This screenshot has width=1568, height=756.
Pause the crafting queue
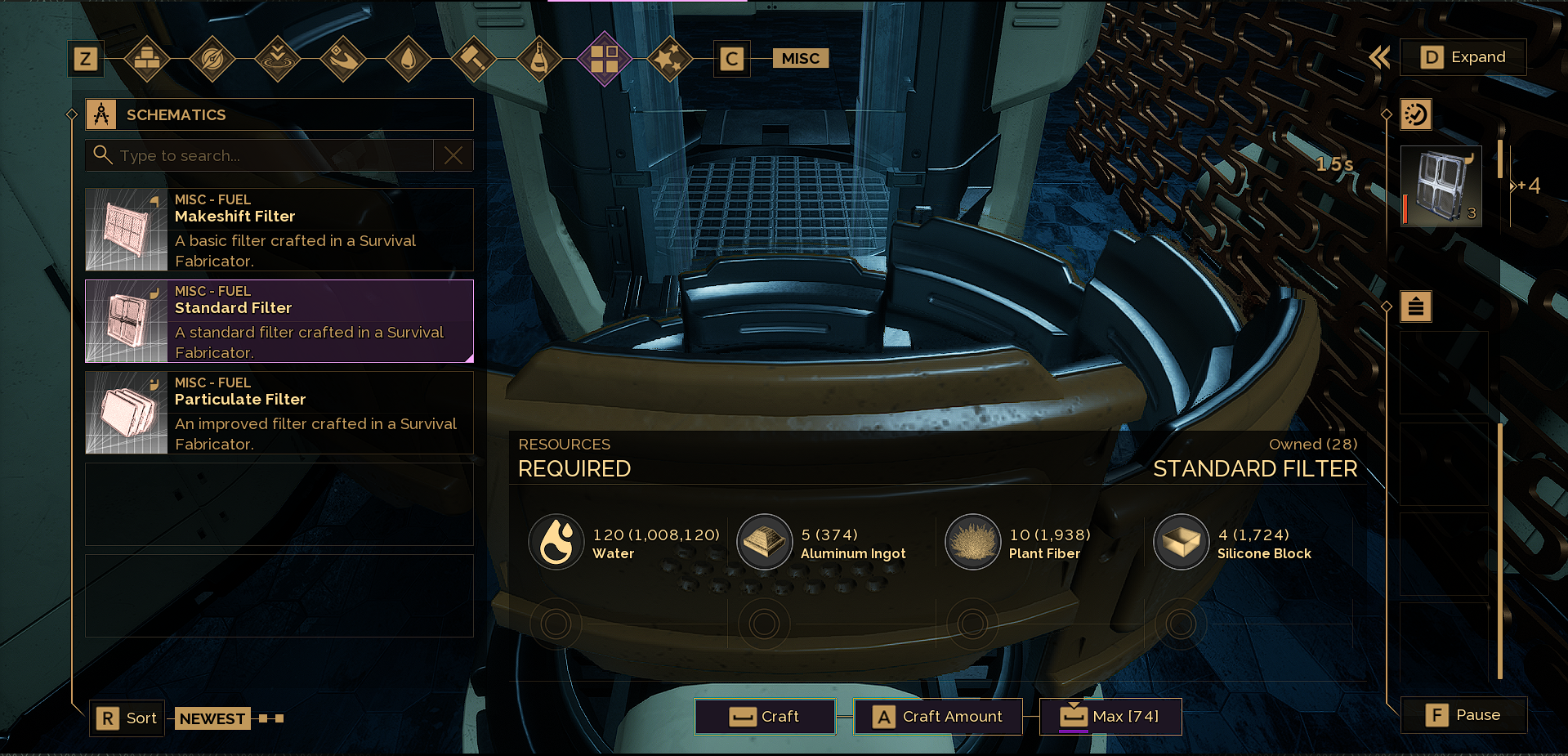pos(1463,715)
